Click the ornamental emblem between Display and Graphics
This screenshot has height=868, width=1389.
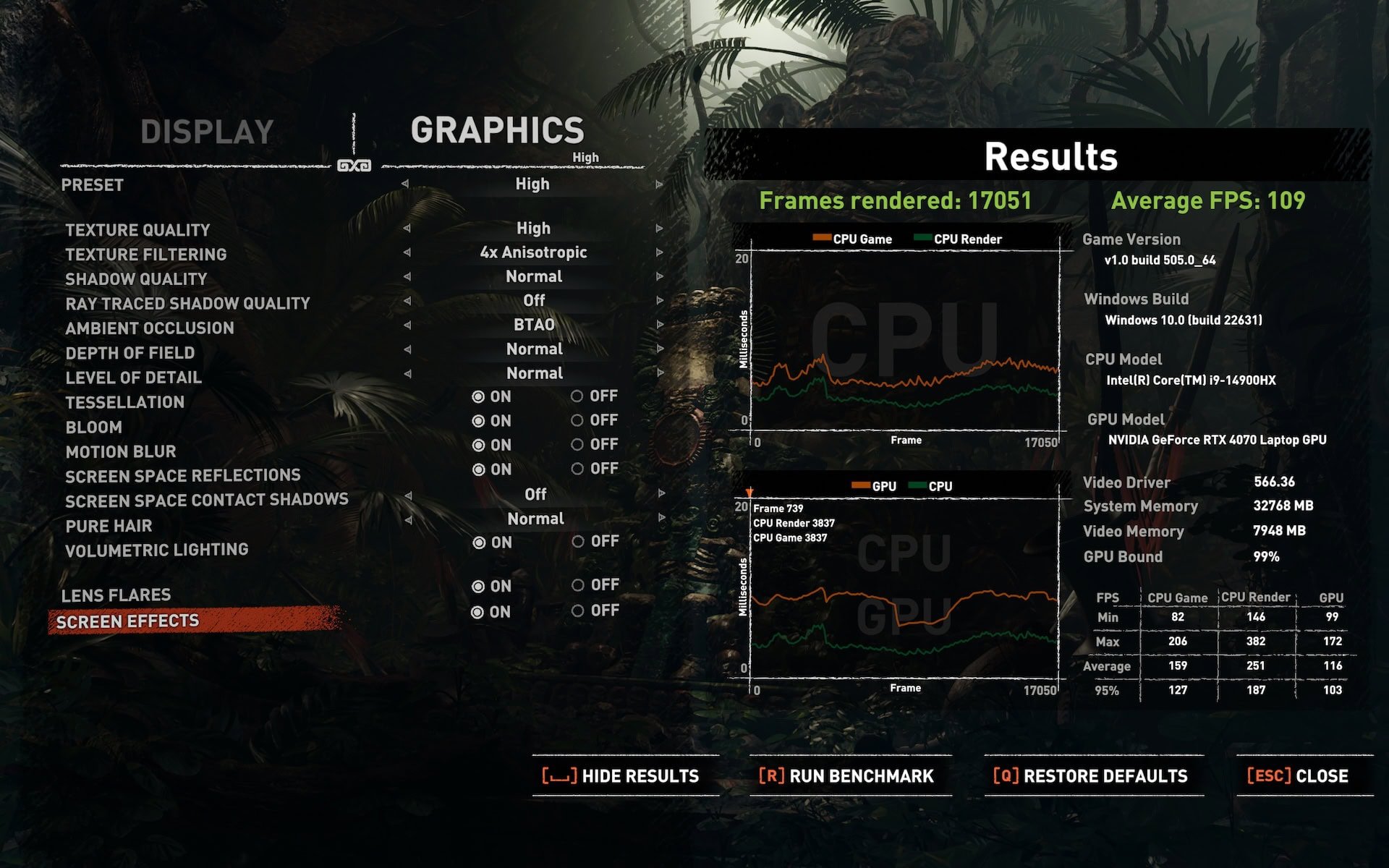pyautogui.click(x=354, y=164)
